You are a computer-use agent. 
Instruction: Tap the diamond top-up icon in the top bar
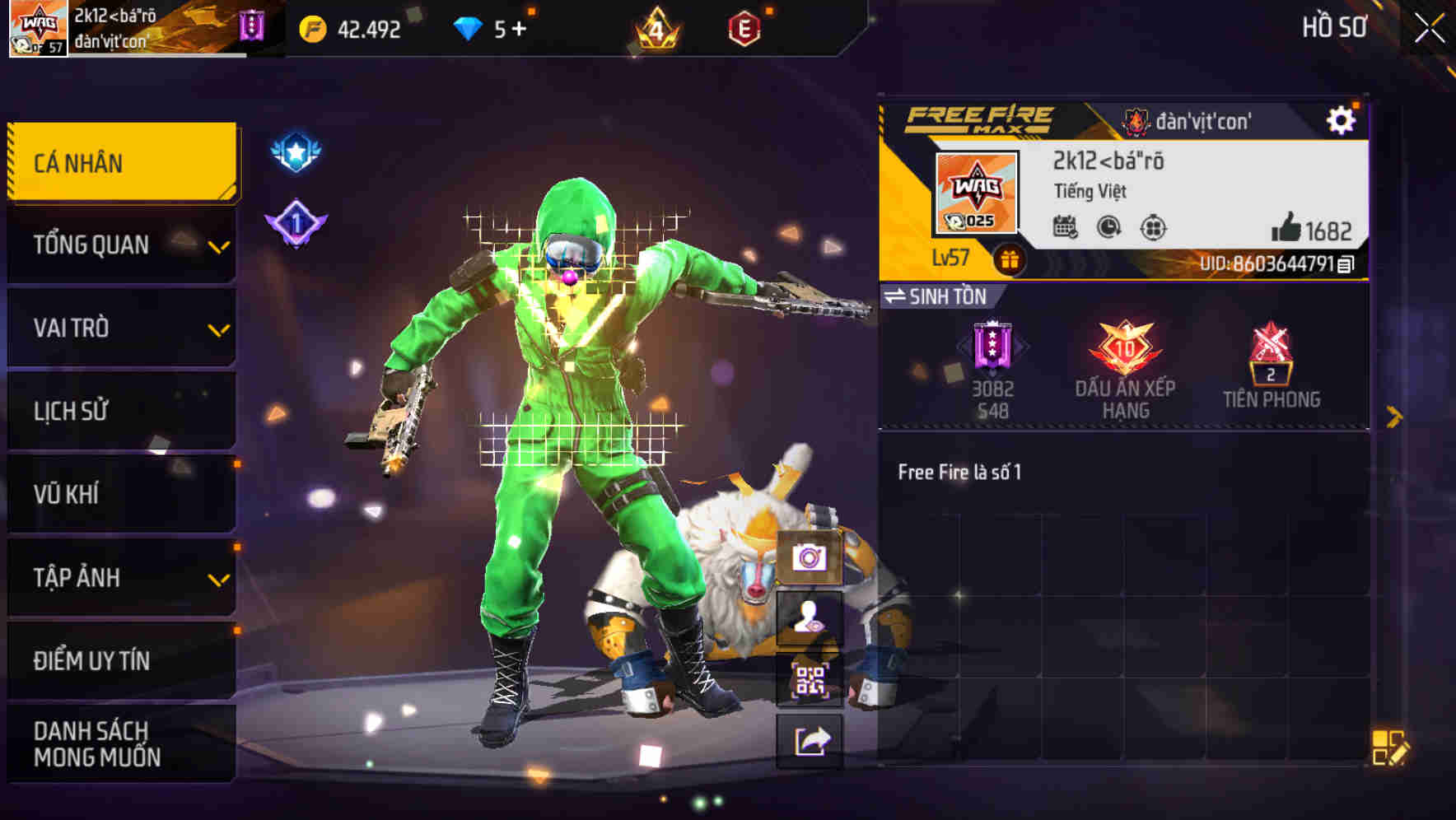pos(469,27)
